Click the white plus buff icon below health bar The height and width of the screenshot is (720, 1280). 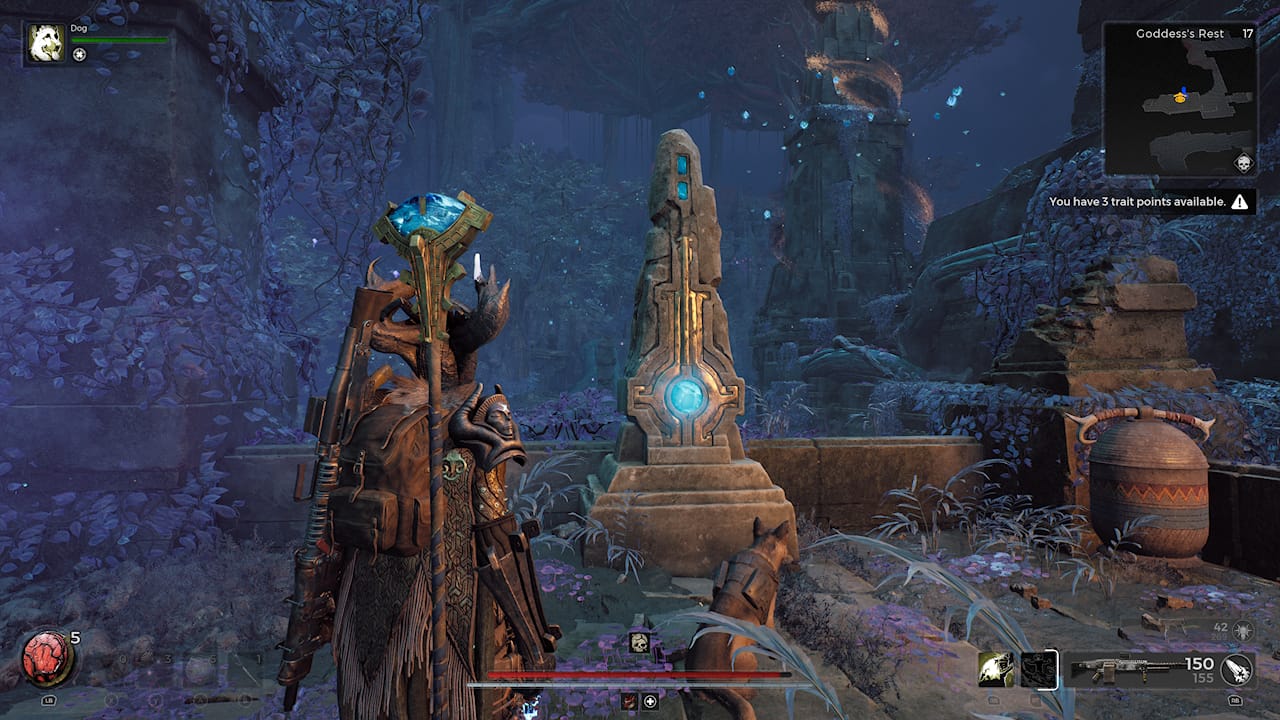click(x=650, y=701)
